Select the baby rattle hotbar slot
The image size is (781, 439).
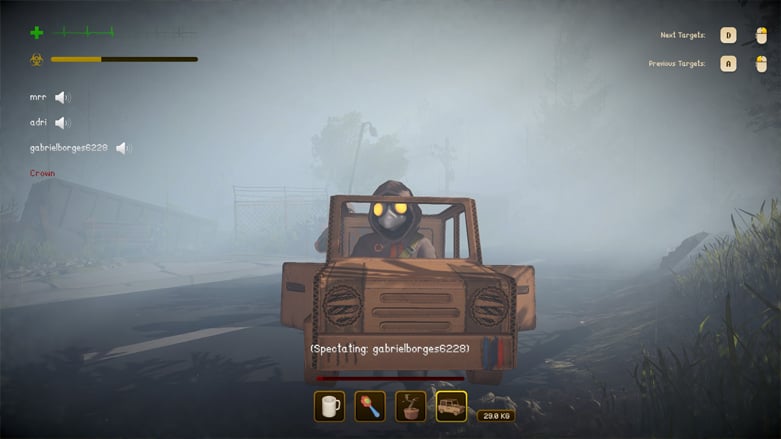(x=370, y=406)
